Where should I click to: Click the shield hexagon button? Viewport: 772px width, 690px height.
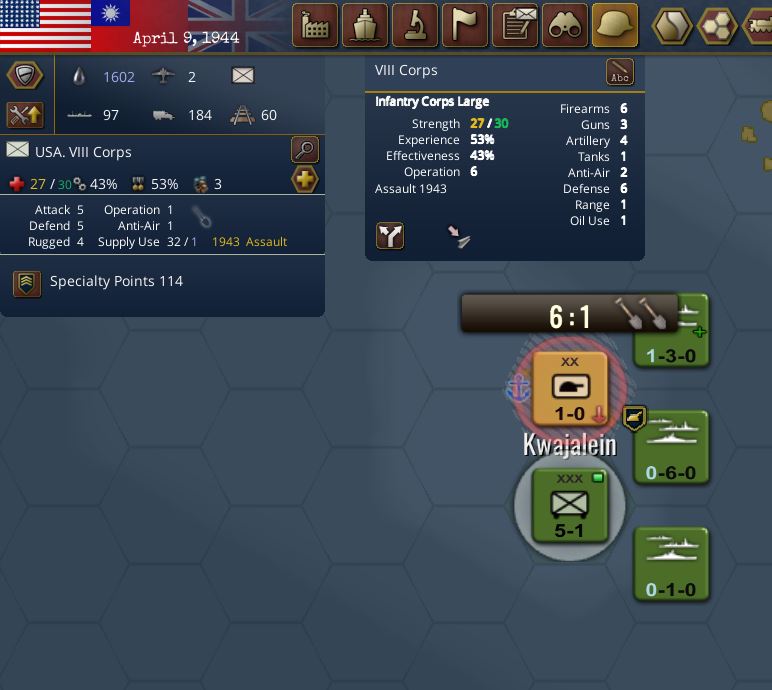[x=25, y=76]
